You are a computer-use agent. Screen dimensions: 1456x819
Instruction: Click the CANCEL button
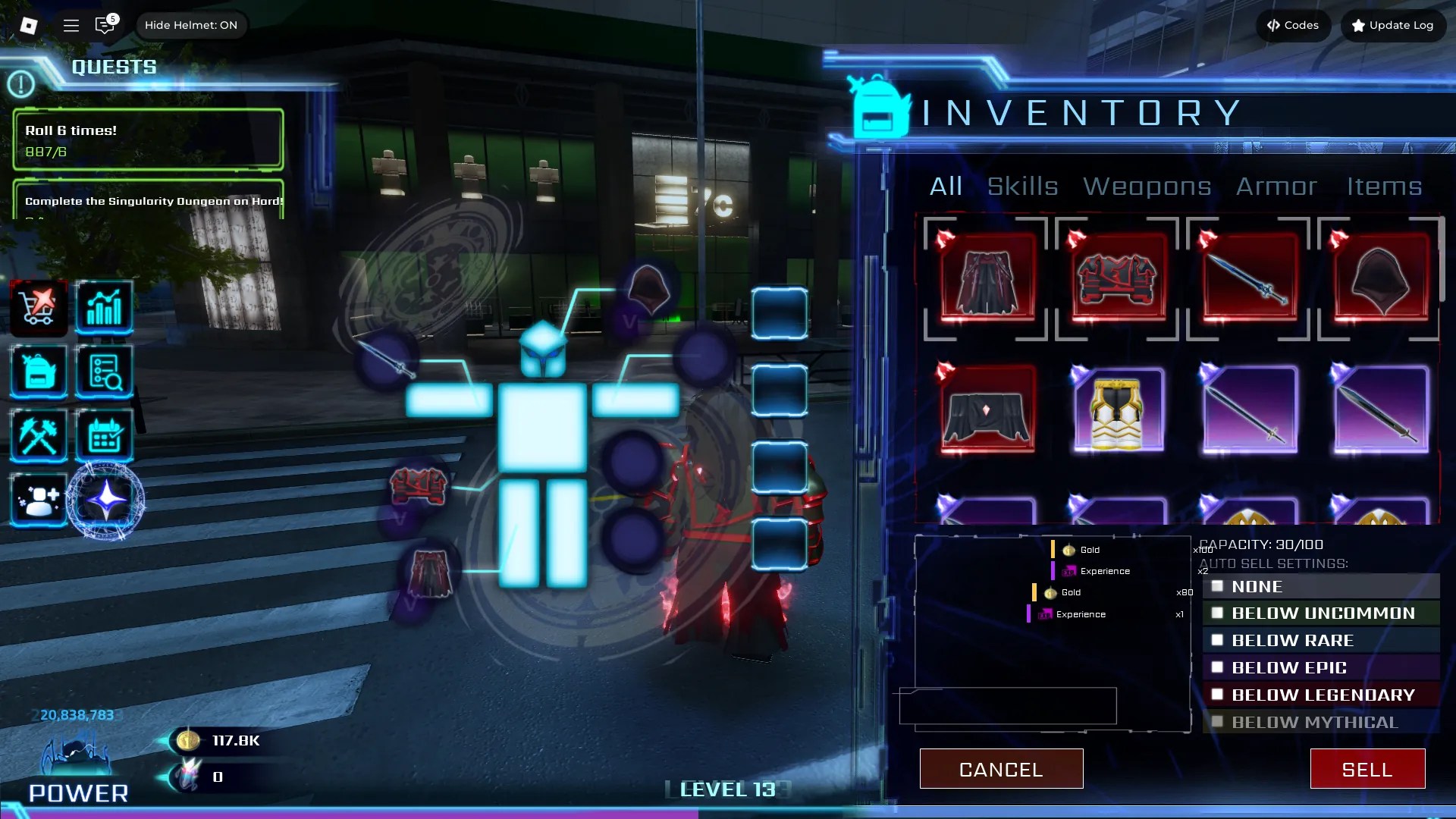tap(1001, 768)
